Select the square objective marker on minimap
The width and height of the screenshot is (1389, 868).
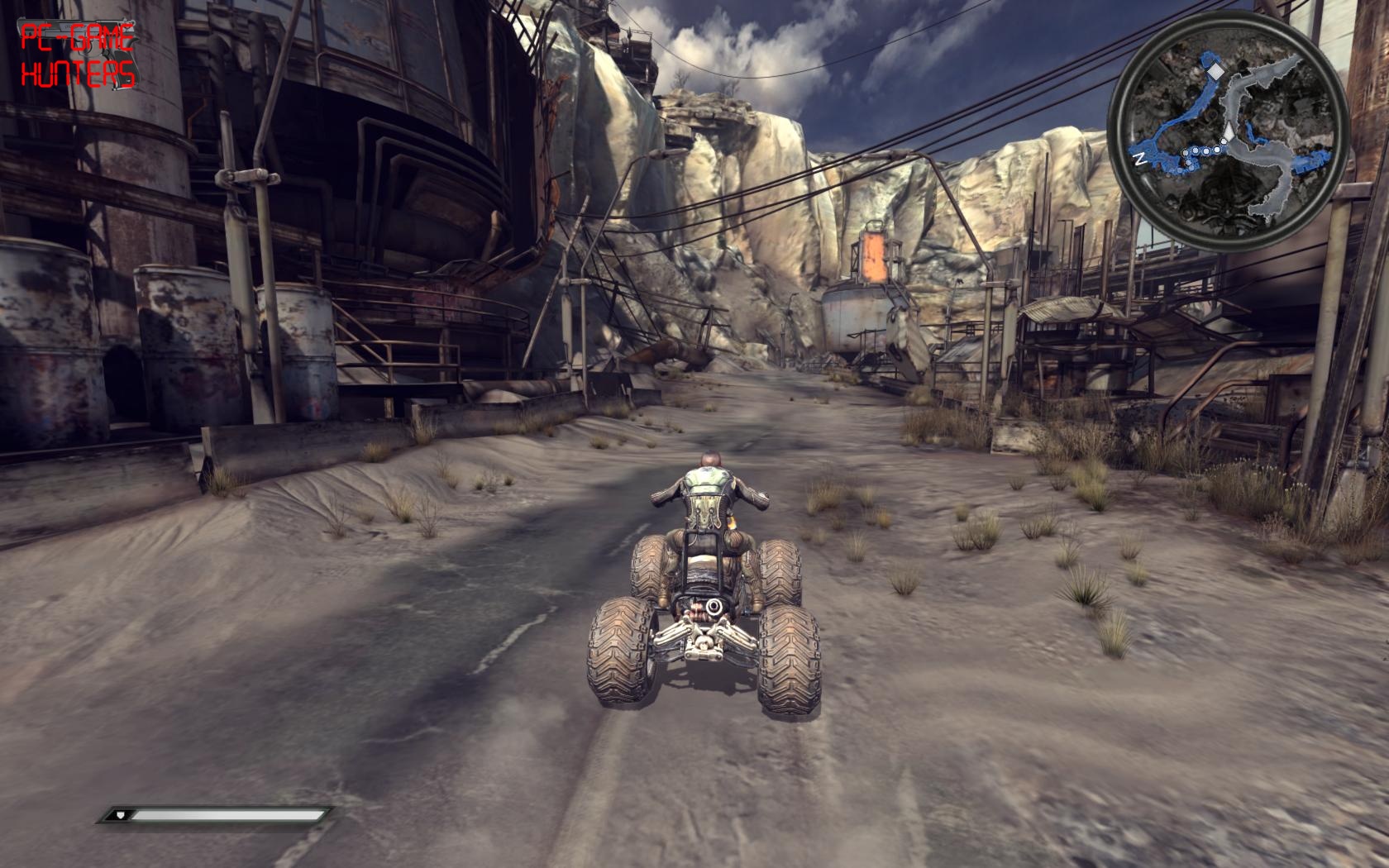point(1215,73)
